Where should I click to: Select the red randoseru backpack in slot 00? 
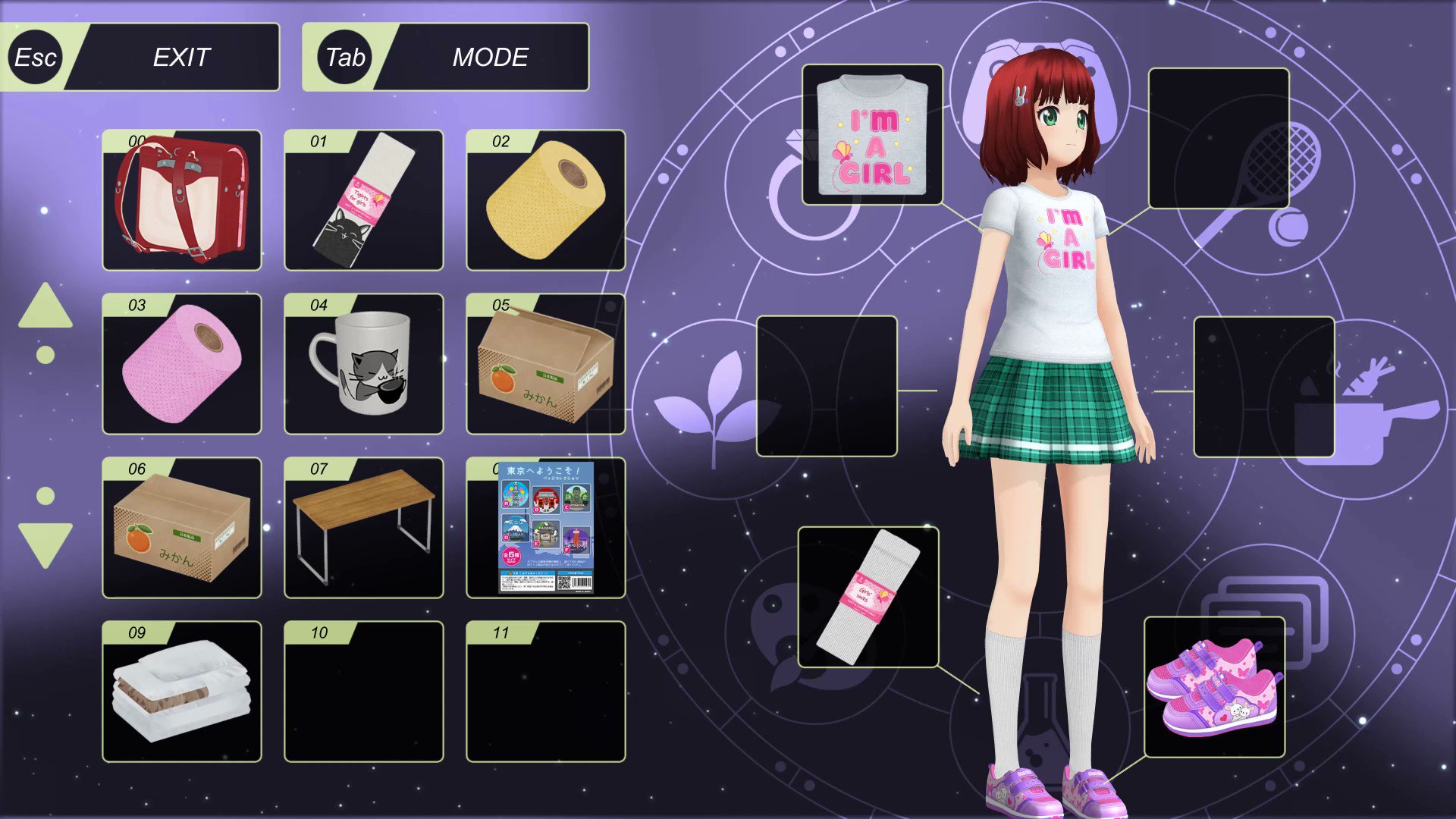point(181,199)
